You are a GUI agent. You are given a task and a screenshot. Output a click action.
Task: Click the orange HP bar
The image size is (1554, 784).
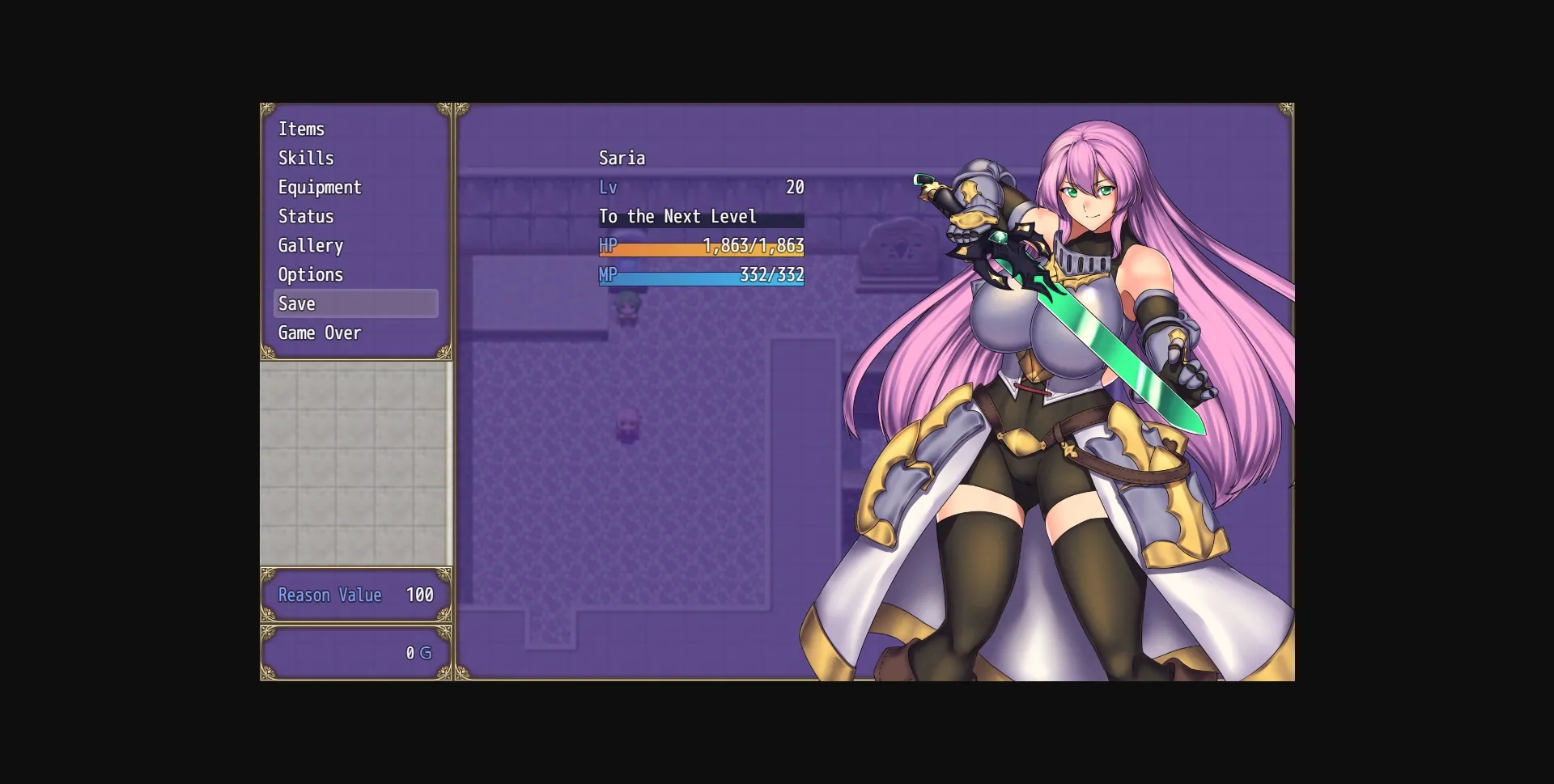700,247
